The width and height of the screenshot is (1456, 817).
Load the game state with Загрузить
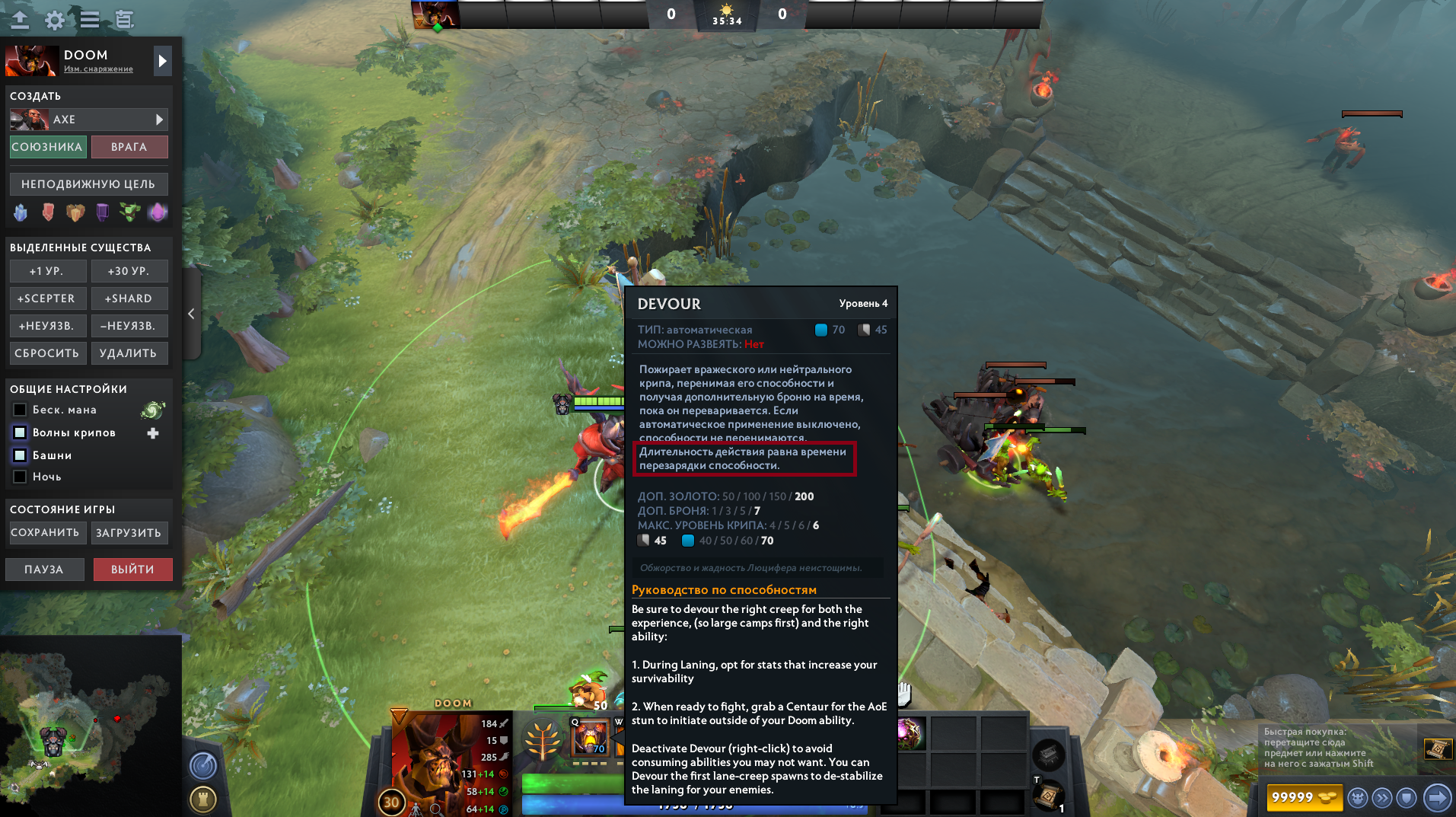tap(129, 533)
